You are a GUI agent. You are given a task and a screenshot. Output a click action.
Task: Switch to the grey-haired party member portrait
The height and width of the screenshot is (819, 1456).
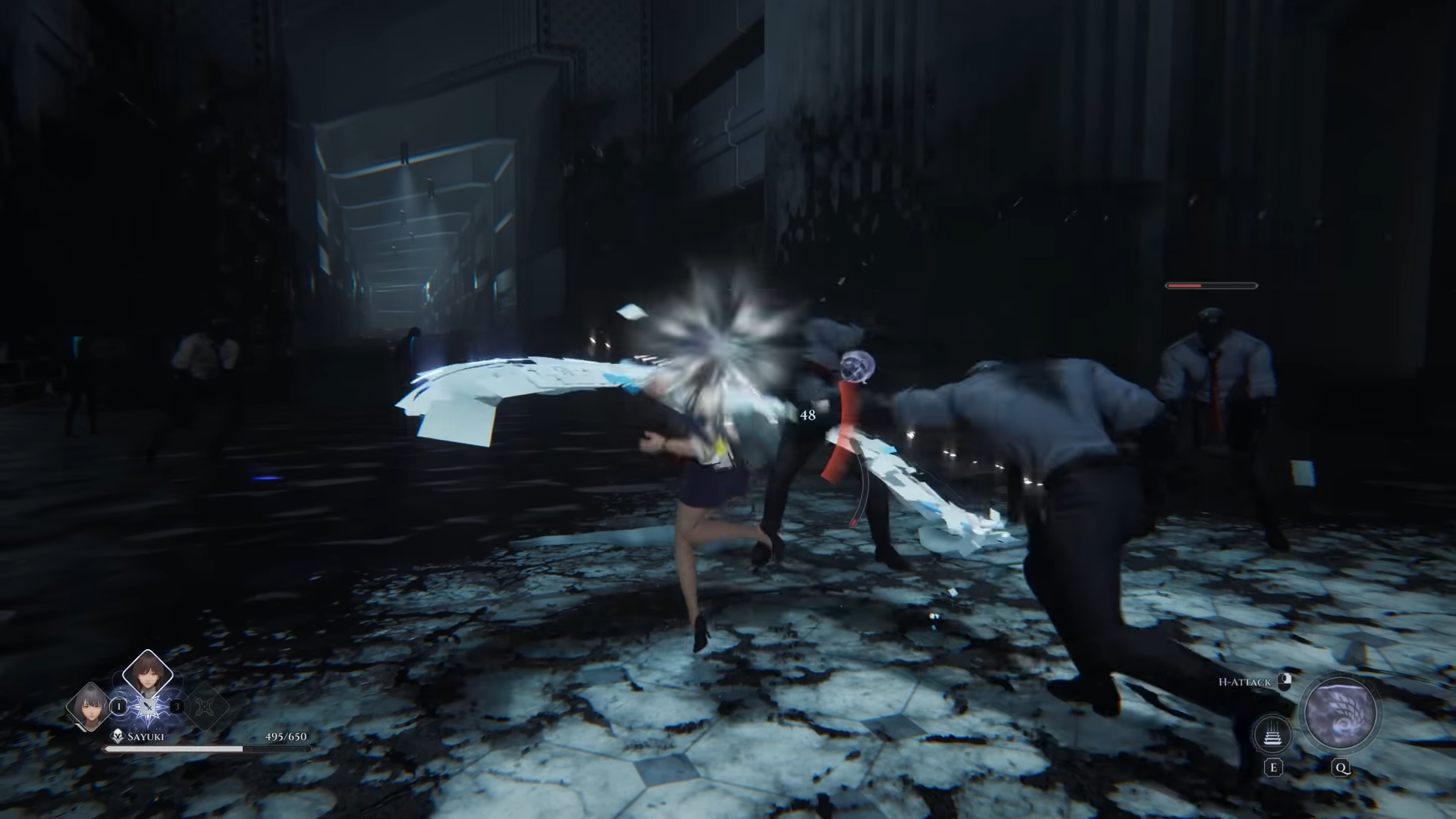tap(89, 705)
